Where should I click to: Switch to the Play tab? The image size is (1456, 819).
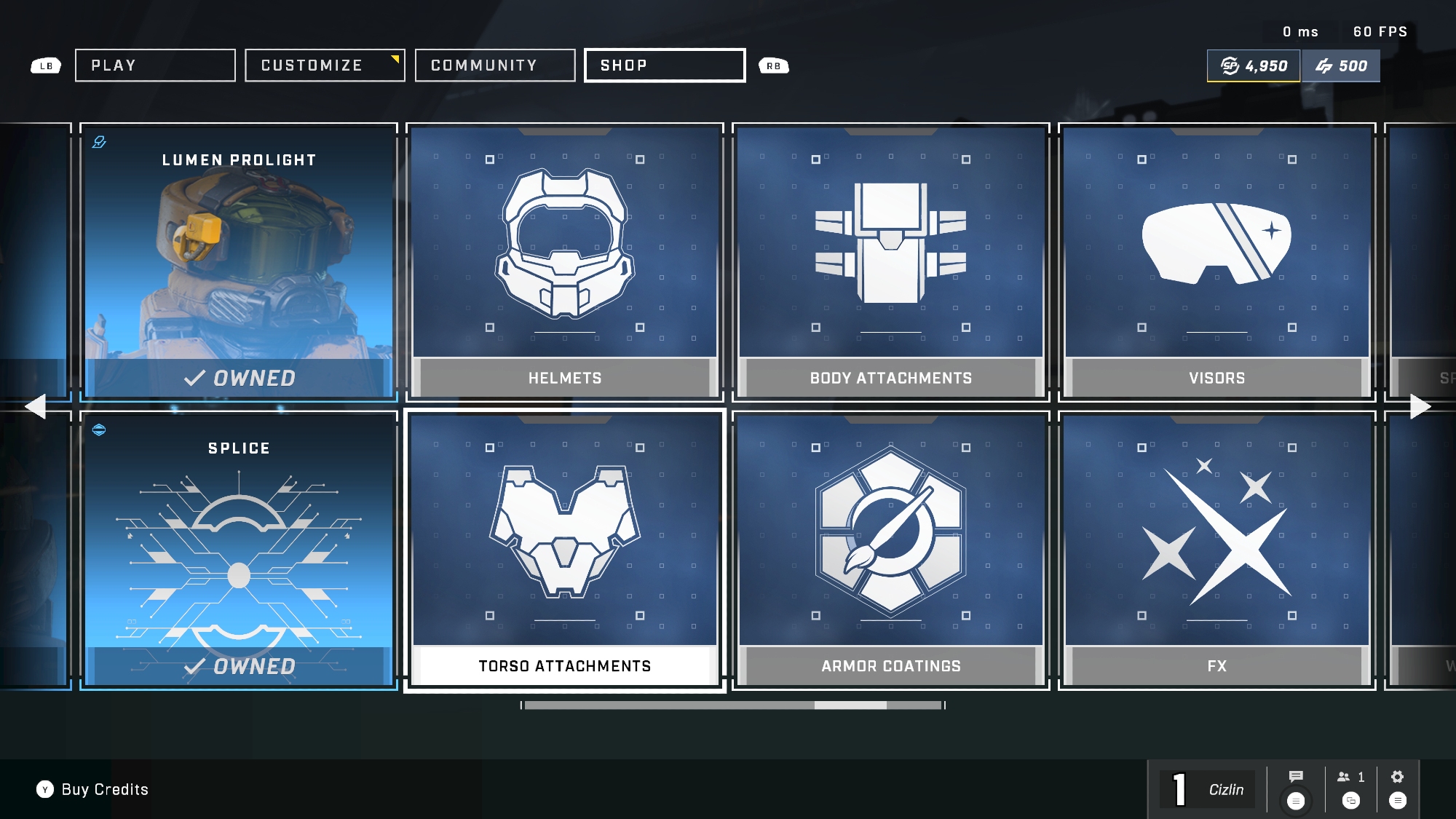(155, 66)
